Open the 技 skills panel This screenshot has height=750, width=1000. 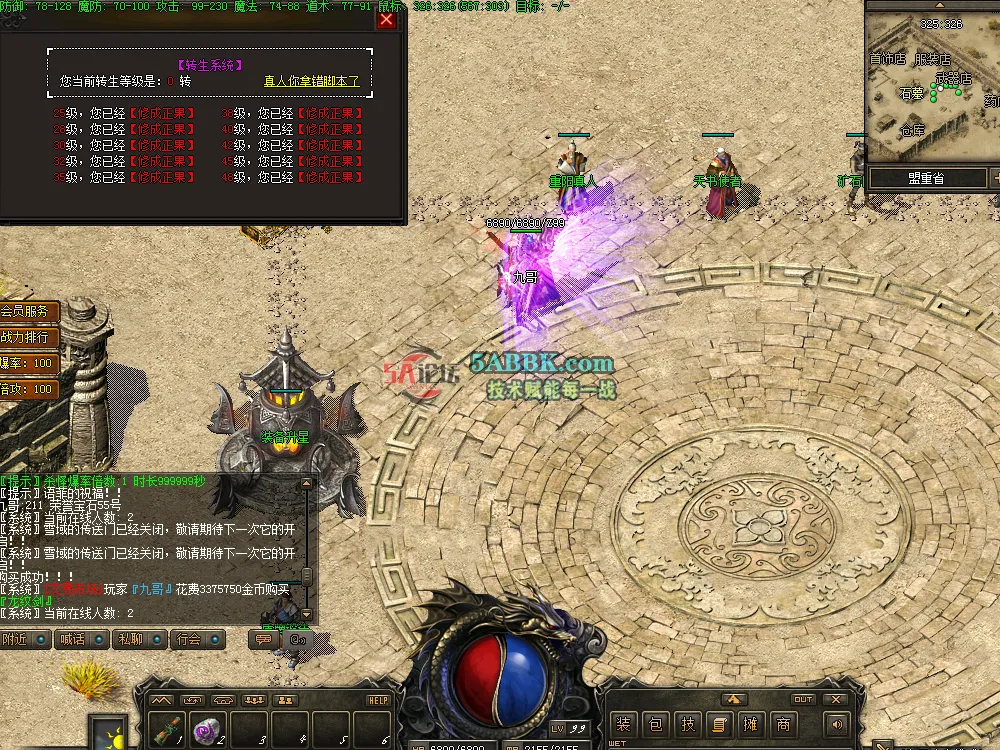coord(687,725)
